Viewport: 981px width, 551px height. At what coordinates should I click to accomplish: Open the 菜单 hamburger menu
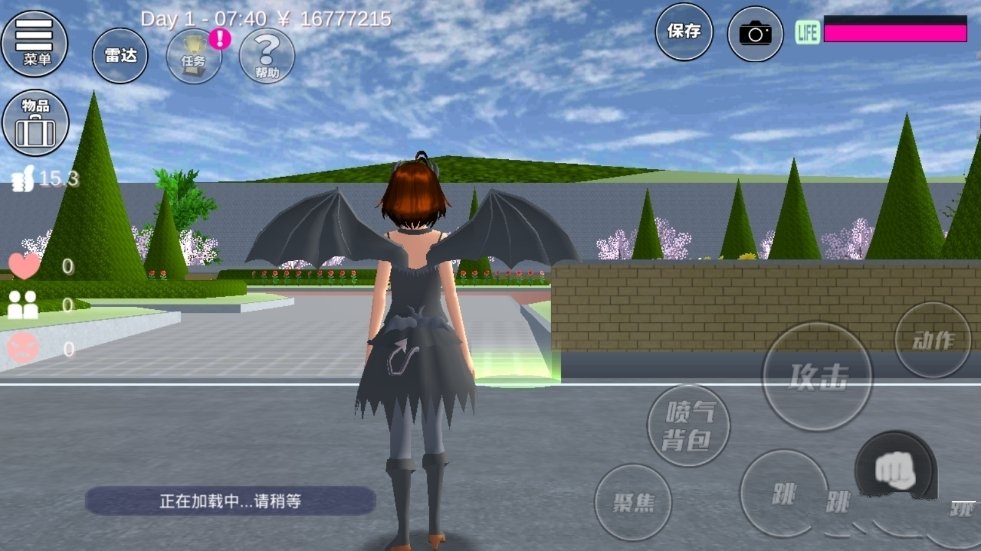(x=35, y=43)
